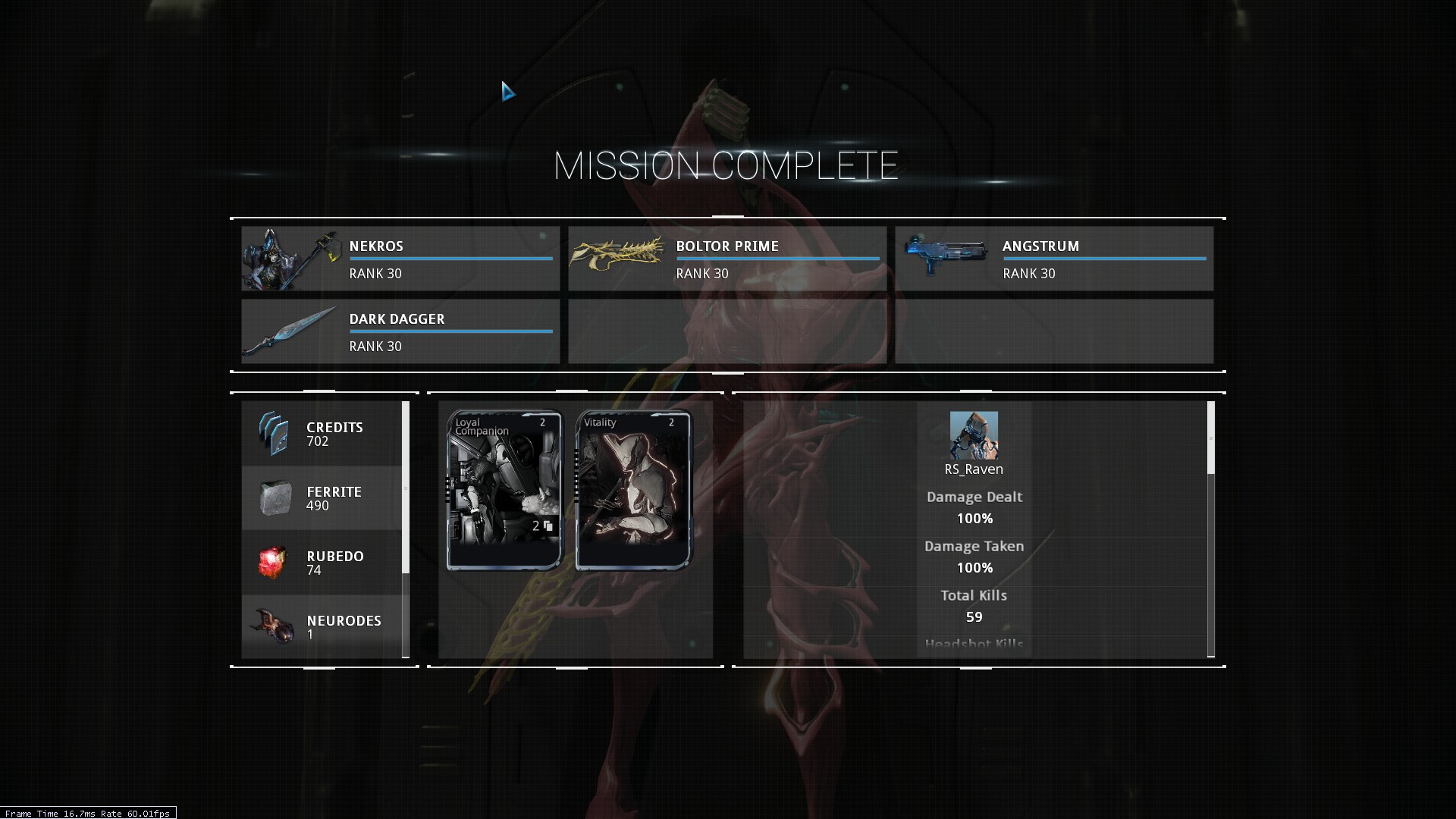Click the Boltor Prime weapon panel
Screen dimensions: 1456x819
pyautogui.click(x=727, y=259)
